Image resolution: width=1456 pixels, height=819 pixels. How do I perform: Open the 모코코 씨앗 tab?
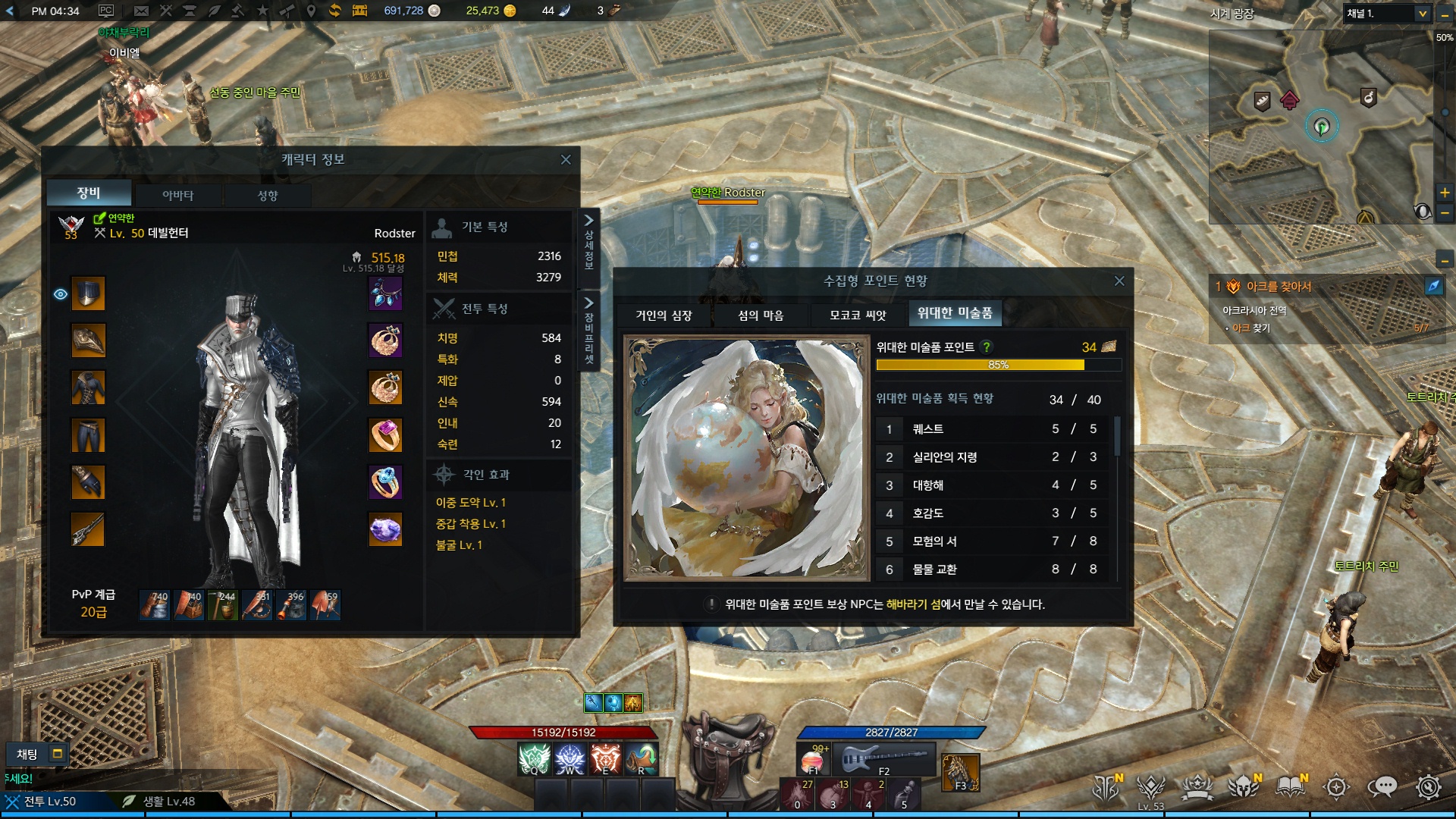pyautogui.click(x=858, y=315)
